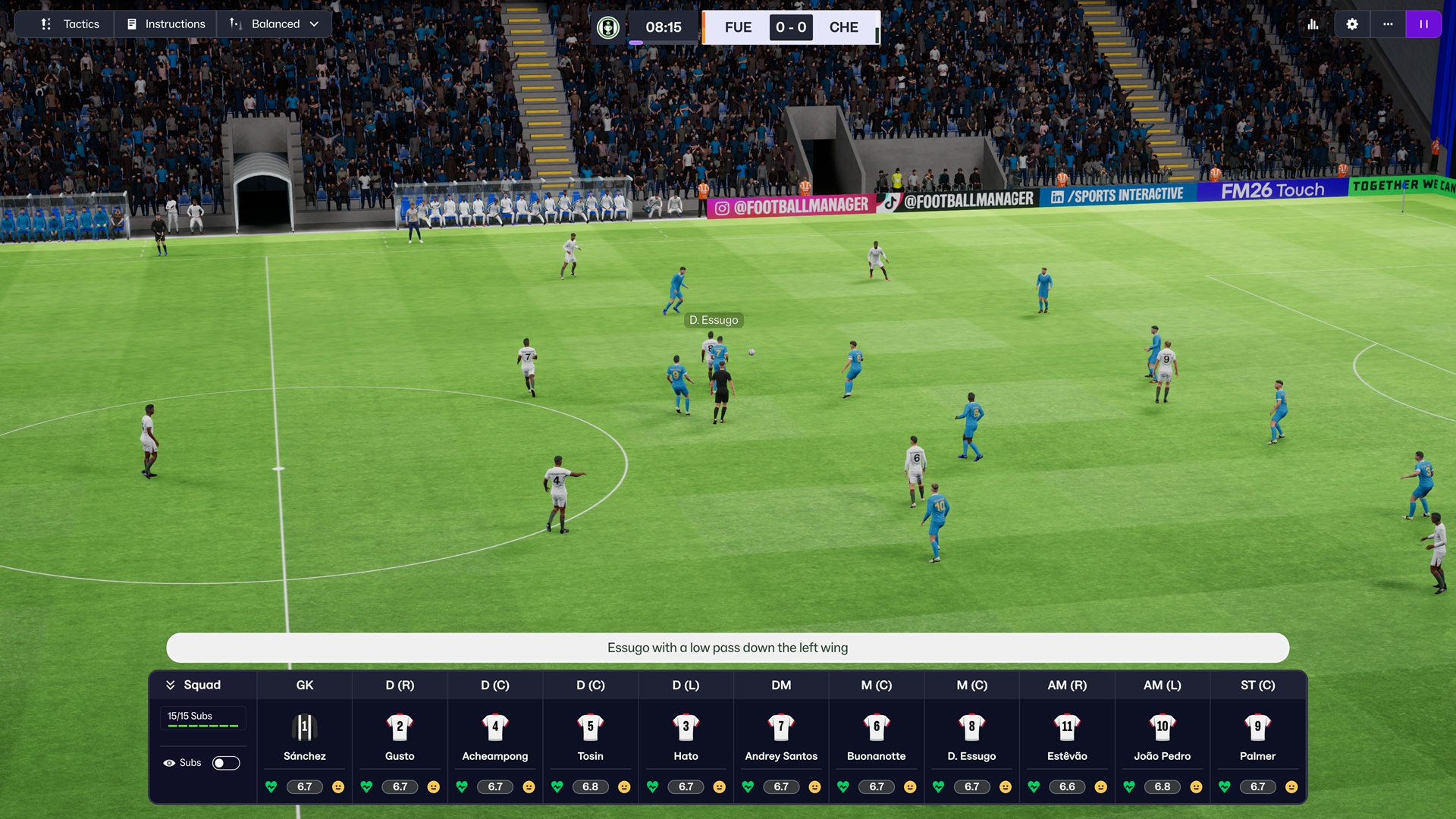Open the Balanced mentality dropdown
The width and height of the screenshot is (1456, 819).
point(275,24)
